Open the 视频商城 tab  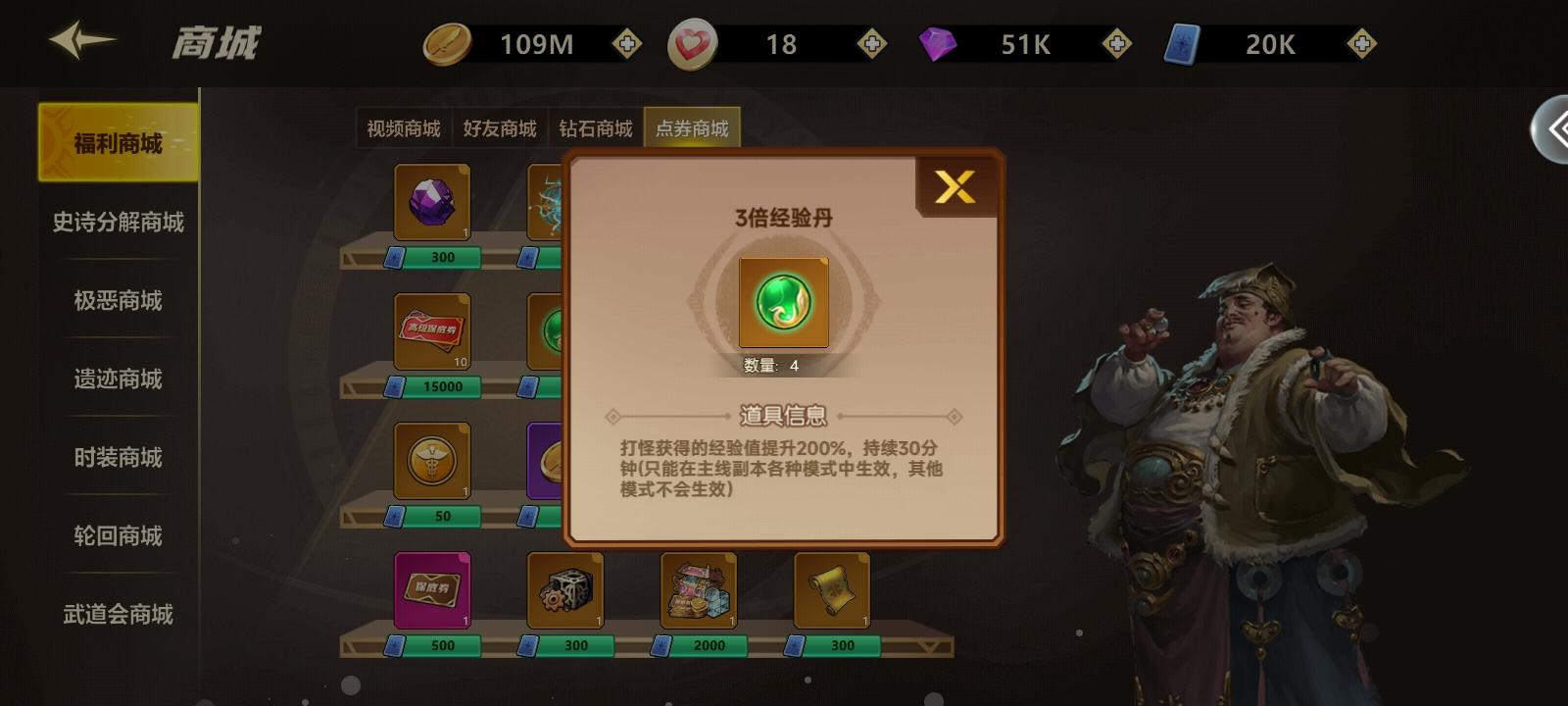tap(406, 127)
